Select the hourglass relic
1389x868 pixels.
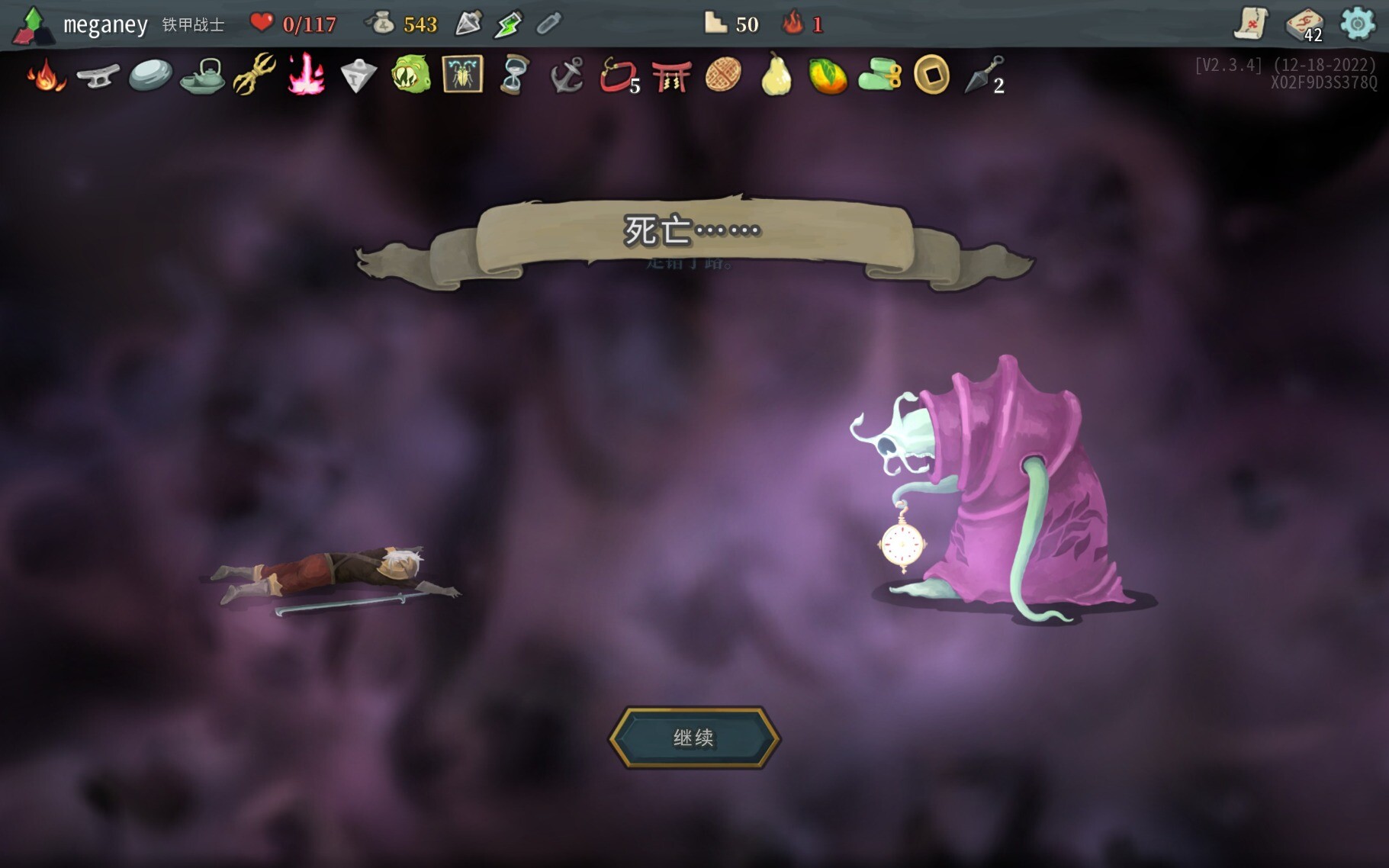[x=515, y=75]
